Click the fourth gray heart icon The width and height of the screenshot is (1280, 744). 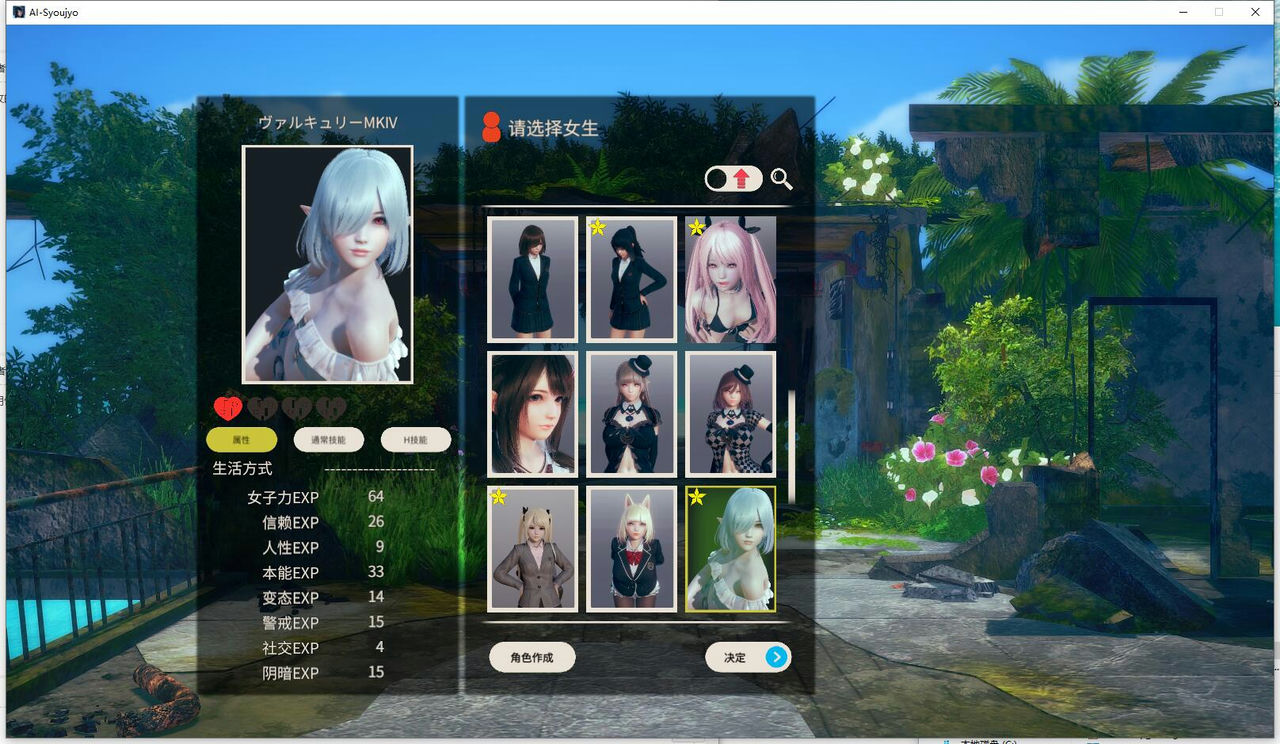329,407
